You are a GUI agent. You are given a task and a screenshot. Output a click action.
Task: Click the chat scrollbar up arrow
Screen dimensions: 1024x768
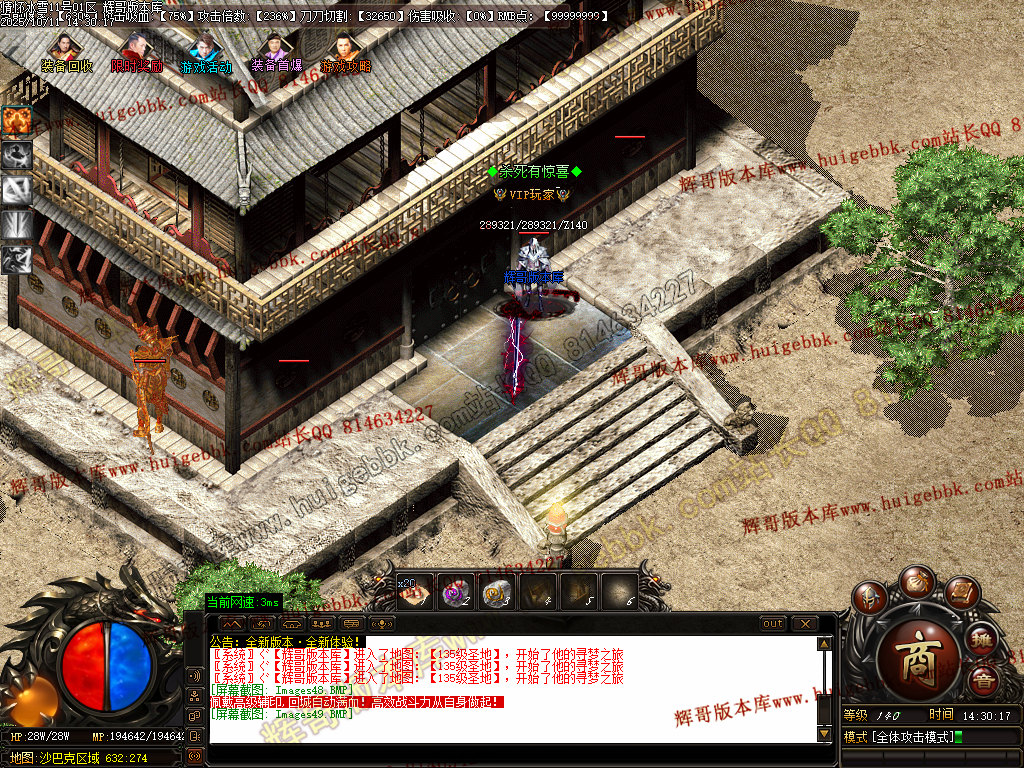coord(824,644)
